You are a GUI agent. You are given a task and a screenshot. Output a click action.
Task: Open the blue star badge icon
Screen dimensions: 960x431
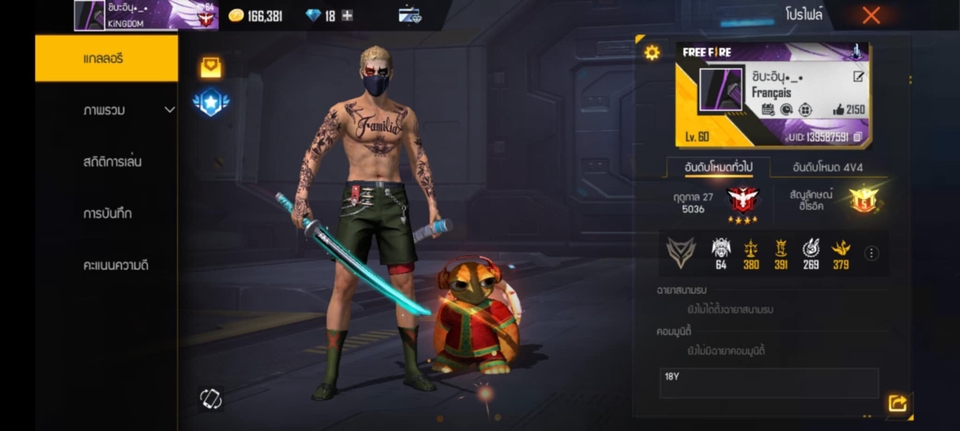click(x=210, y=102)
